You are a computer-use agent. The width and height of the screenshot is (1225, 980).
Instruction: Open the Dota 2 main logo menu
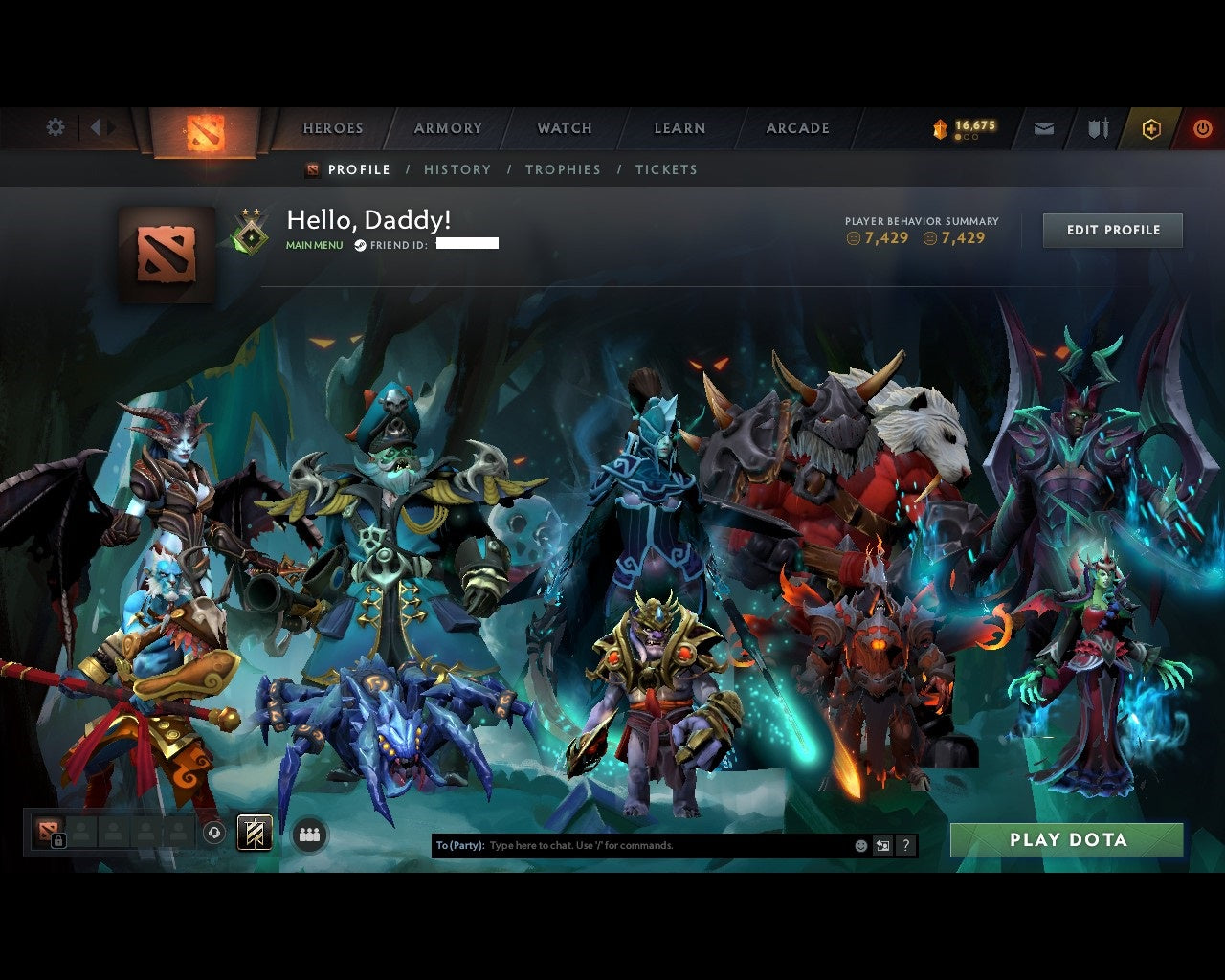(207, 129)
